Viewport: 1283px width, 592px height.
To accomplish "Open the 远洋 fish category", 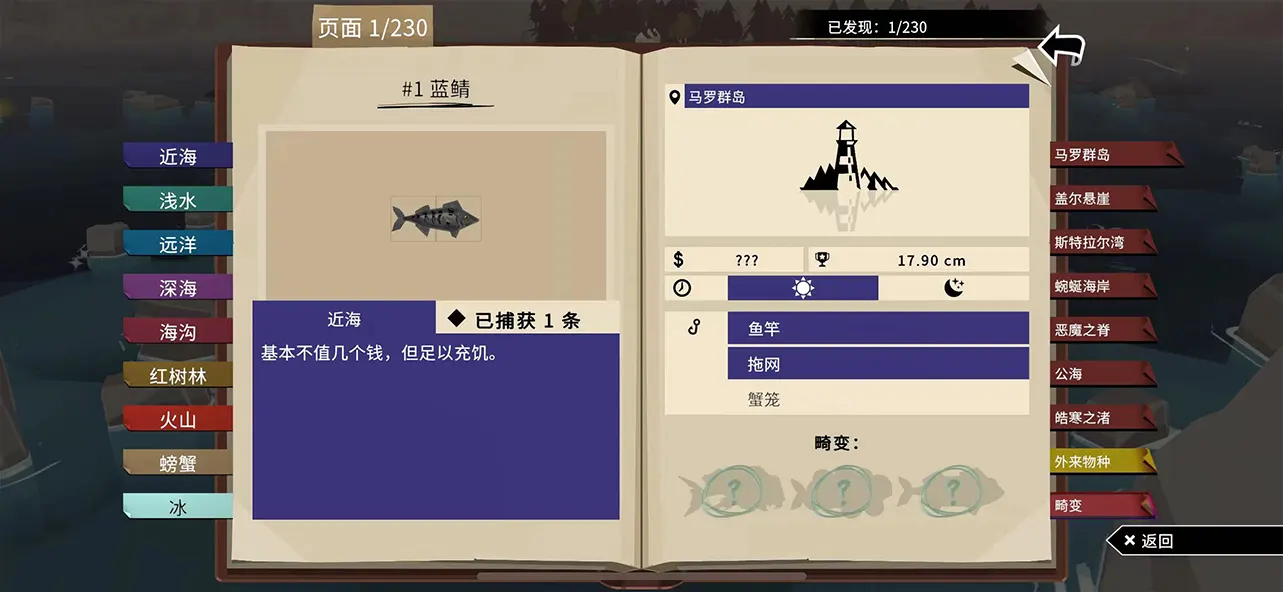I will tap(178, 244).
